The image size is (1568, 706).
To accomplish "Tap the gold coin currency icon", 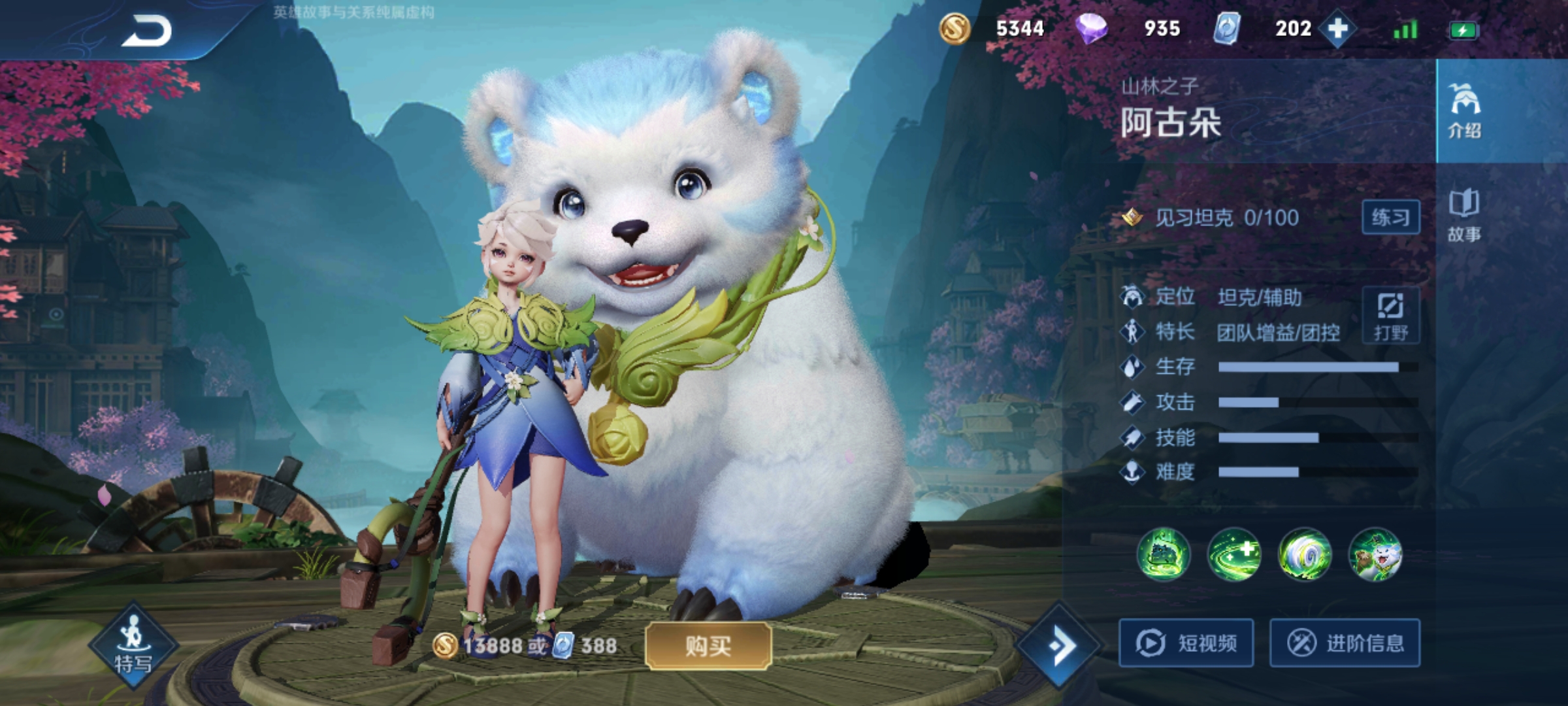I will point(955,29).
